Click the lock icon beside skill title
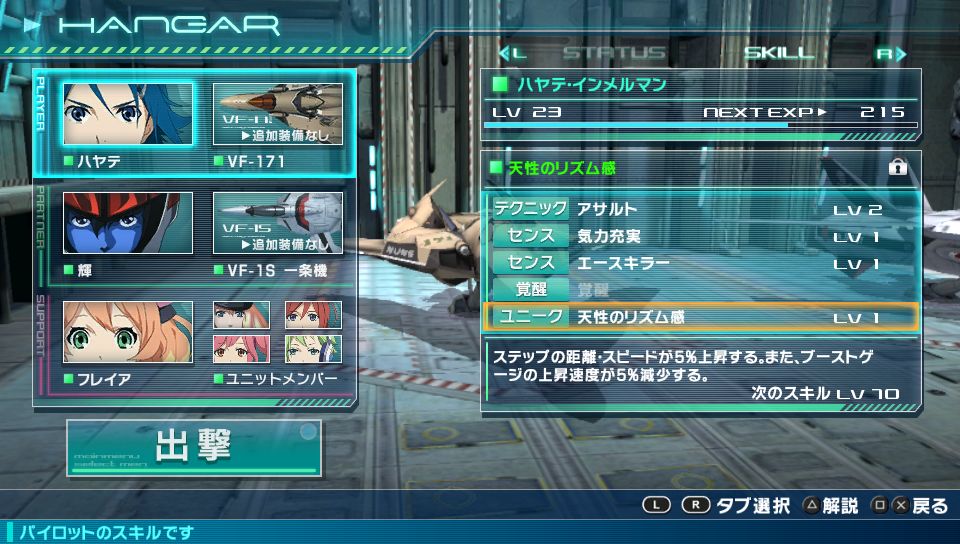Image resolution: width=960 pixels, height=544 pixels. pos(897,168)
